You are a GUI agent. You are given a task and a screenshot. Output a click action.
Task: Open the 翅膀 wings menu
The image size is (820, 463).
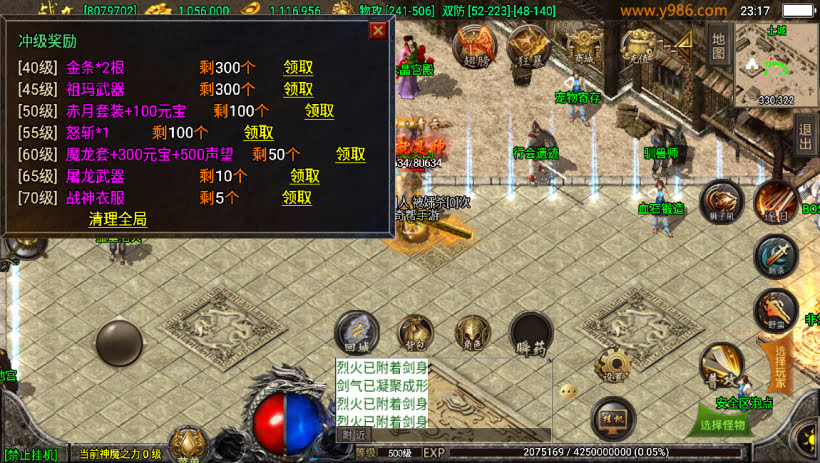click(x=475, y=45)
